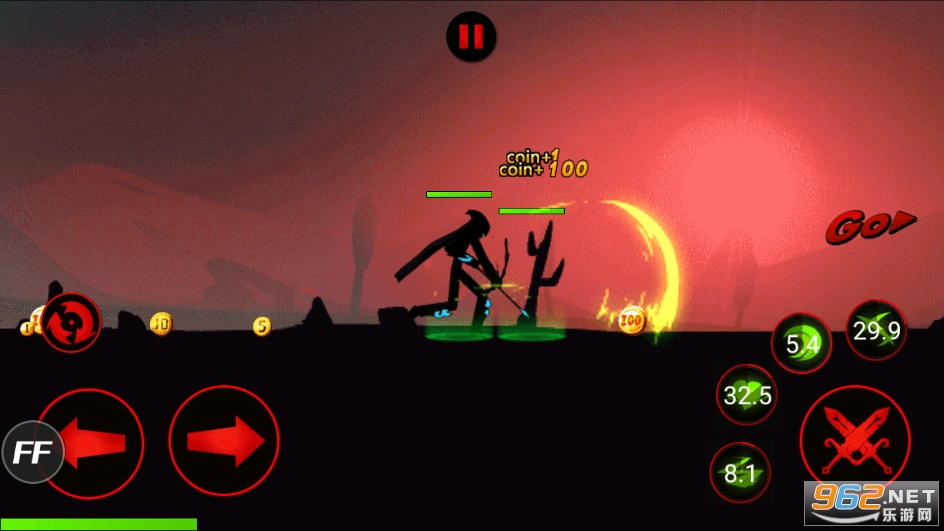Activate the skill showing 8.1 cooldown

pos(740,472)
